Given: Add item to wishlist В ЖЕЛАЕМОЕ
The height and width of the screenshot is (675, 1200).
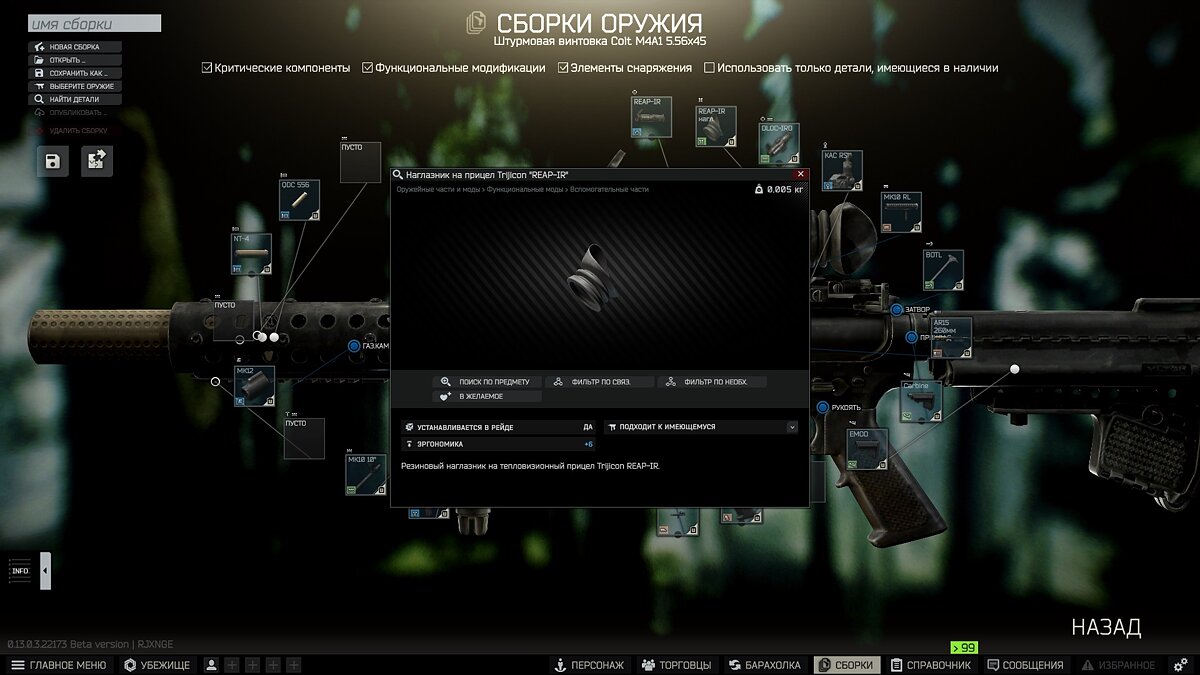Looking at the screenshot, I should (488, 397).
